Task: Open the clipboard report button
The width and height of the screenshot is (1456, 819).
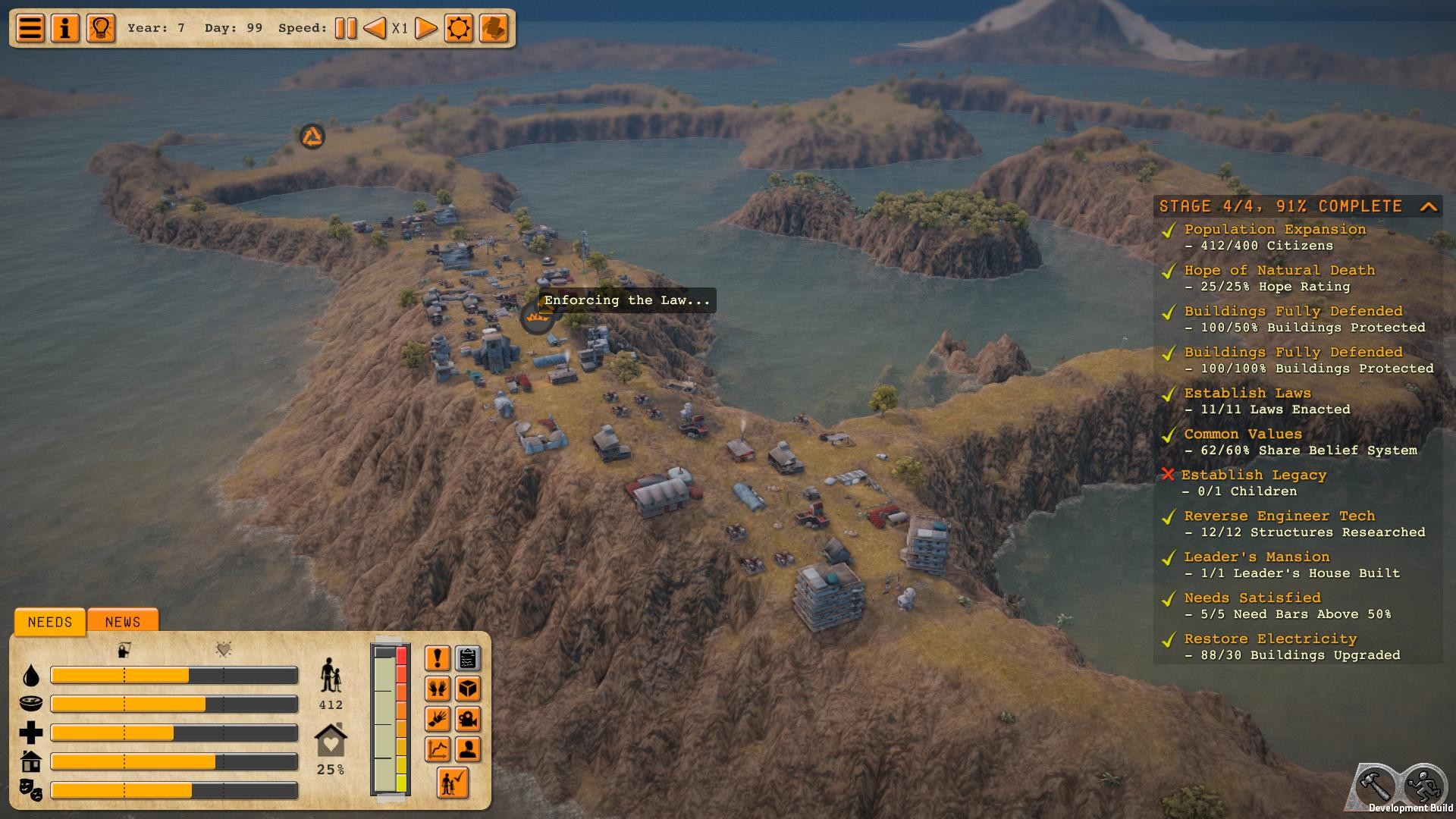Action: [x=468, y=658]
